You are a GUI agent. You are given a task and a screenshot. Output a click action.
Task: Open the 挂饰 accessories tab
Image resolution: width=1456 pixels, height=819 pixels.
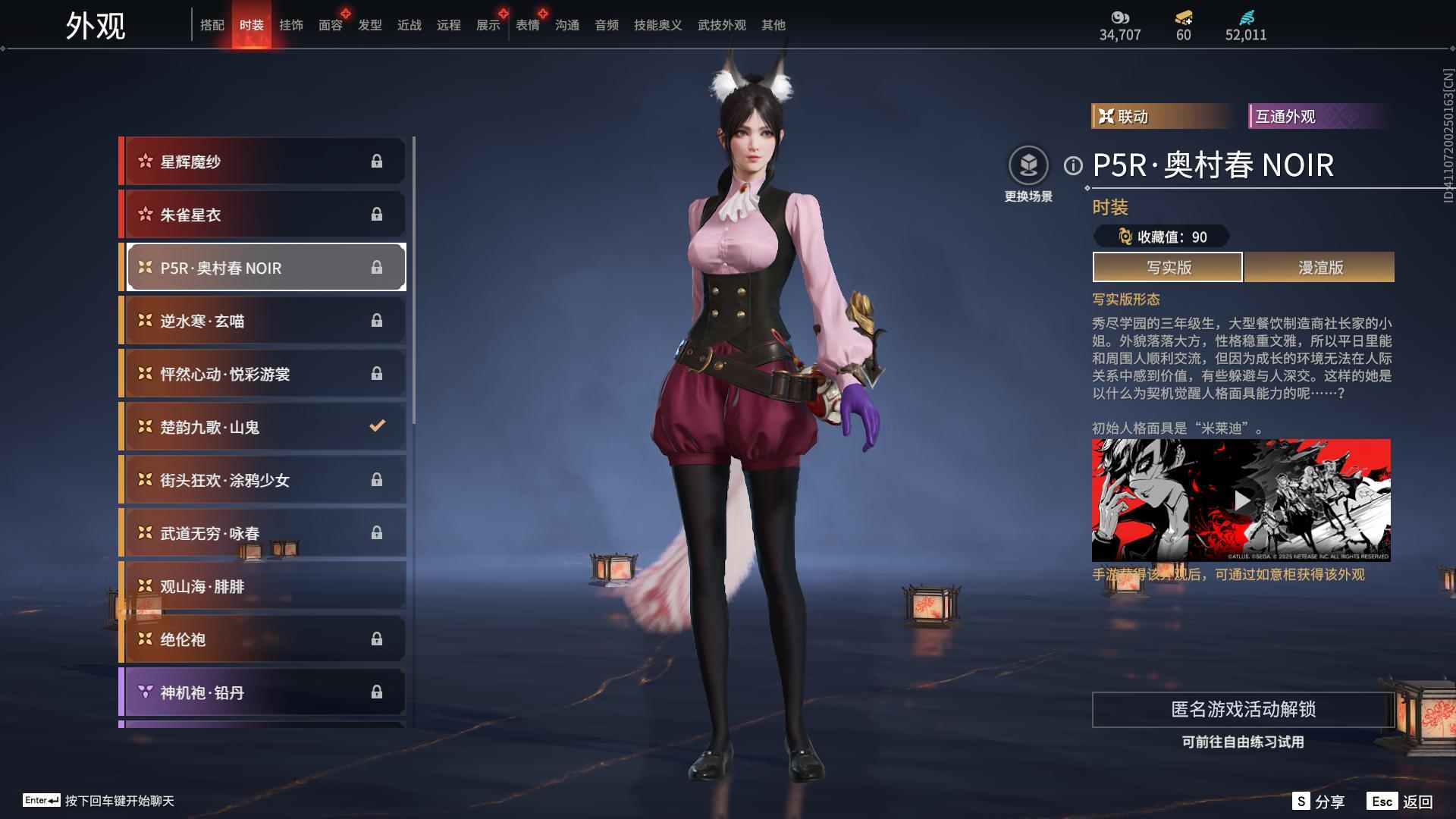pyautogui.click(x=290, y=25)
